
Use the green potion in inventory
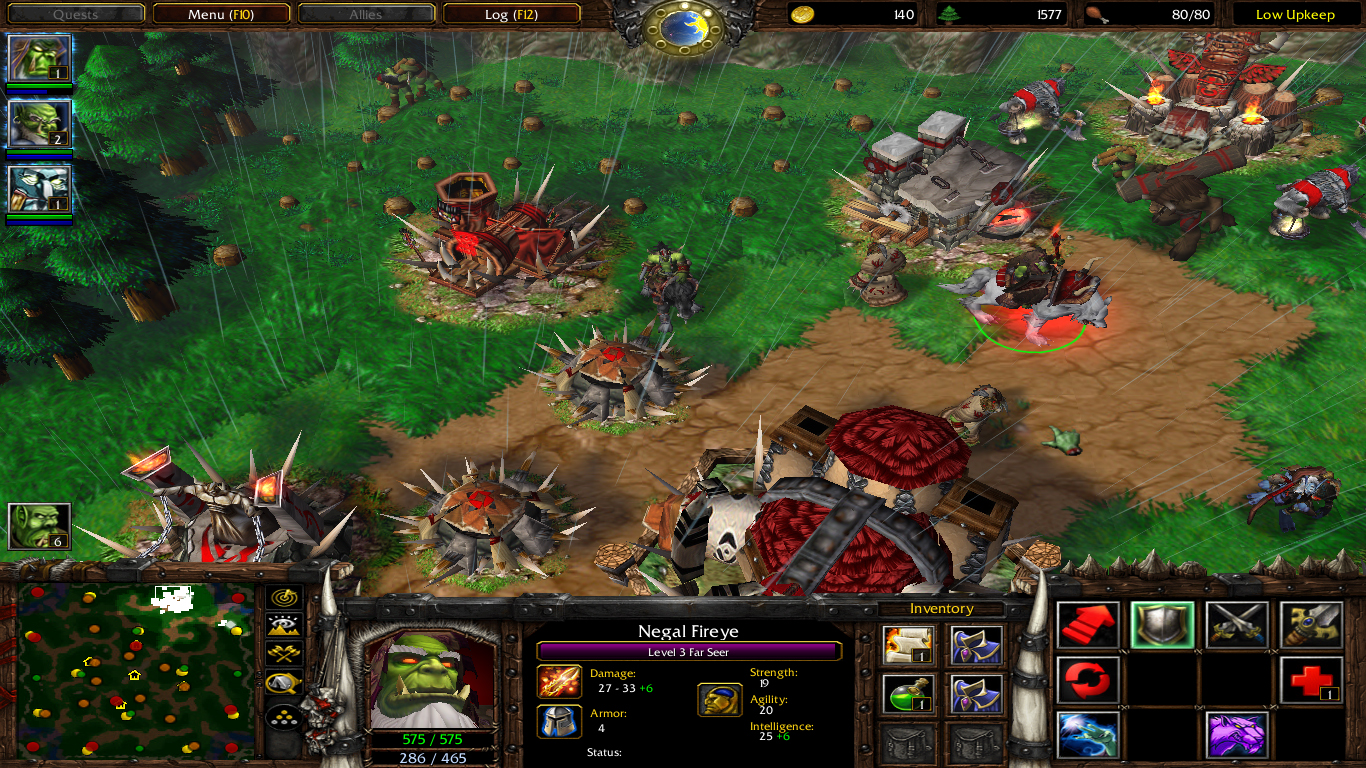click(909, 694)
